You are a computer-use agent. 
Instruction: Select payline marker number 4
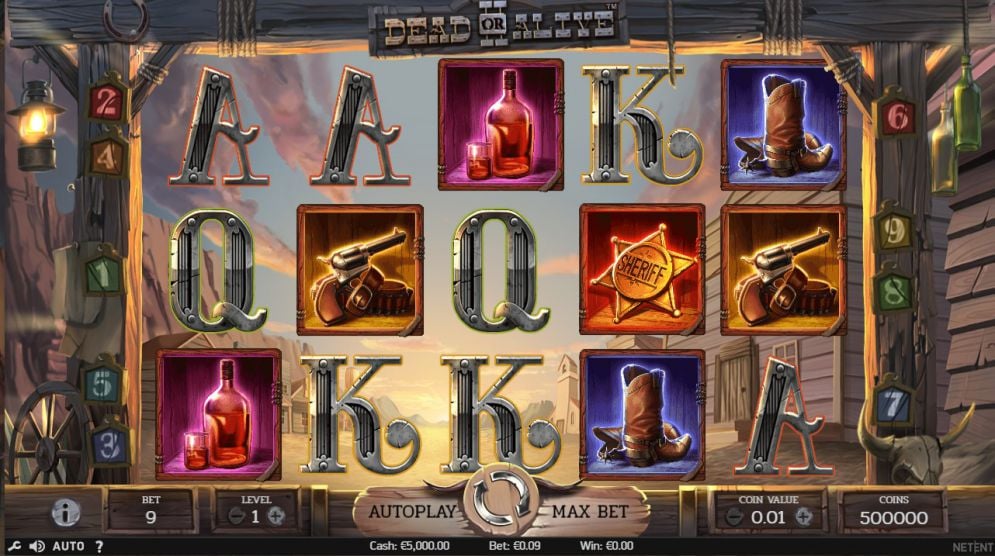[x=107, y=157]
